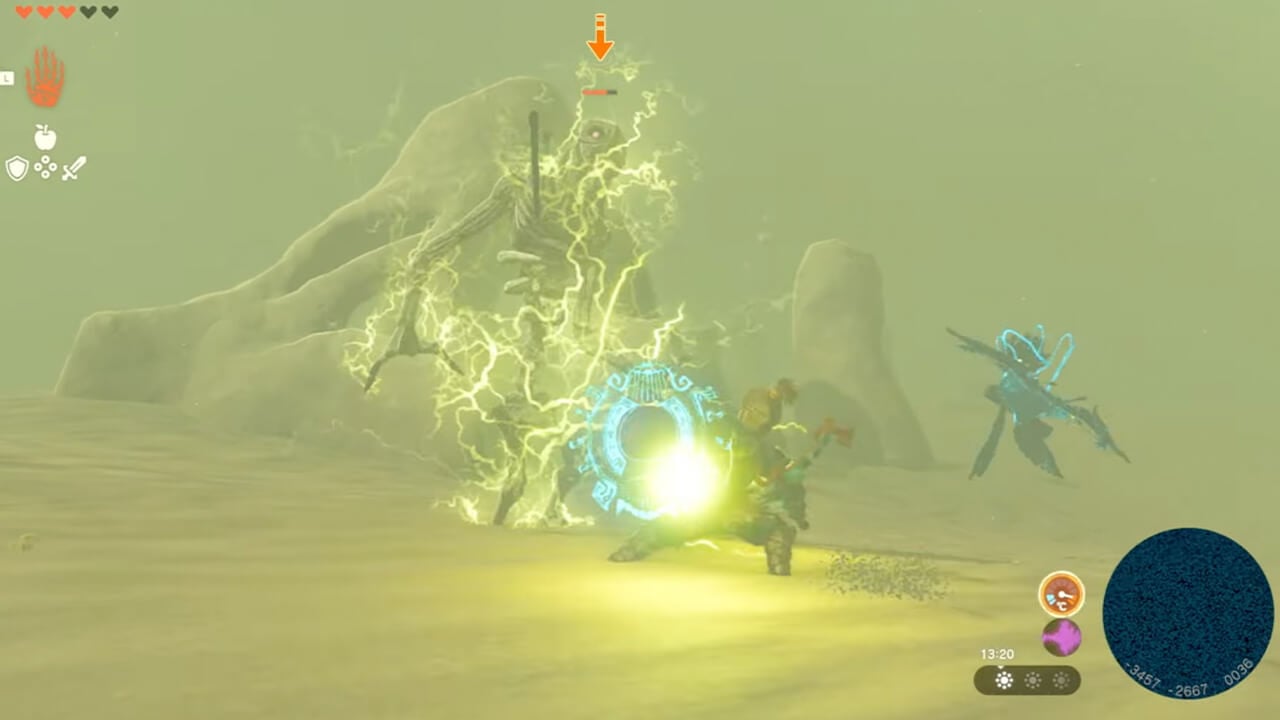Viewport: 1280px width, 720px height.
Task: Click the sword weapon icon
Action: [74, 167]
